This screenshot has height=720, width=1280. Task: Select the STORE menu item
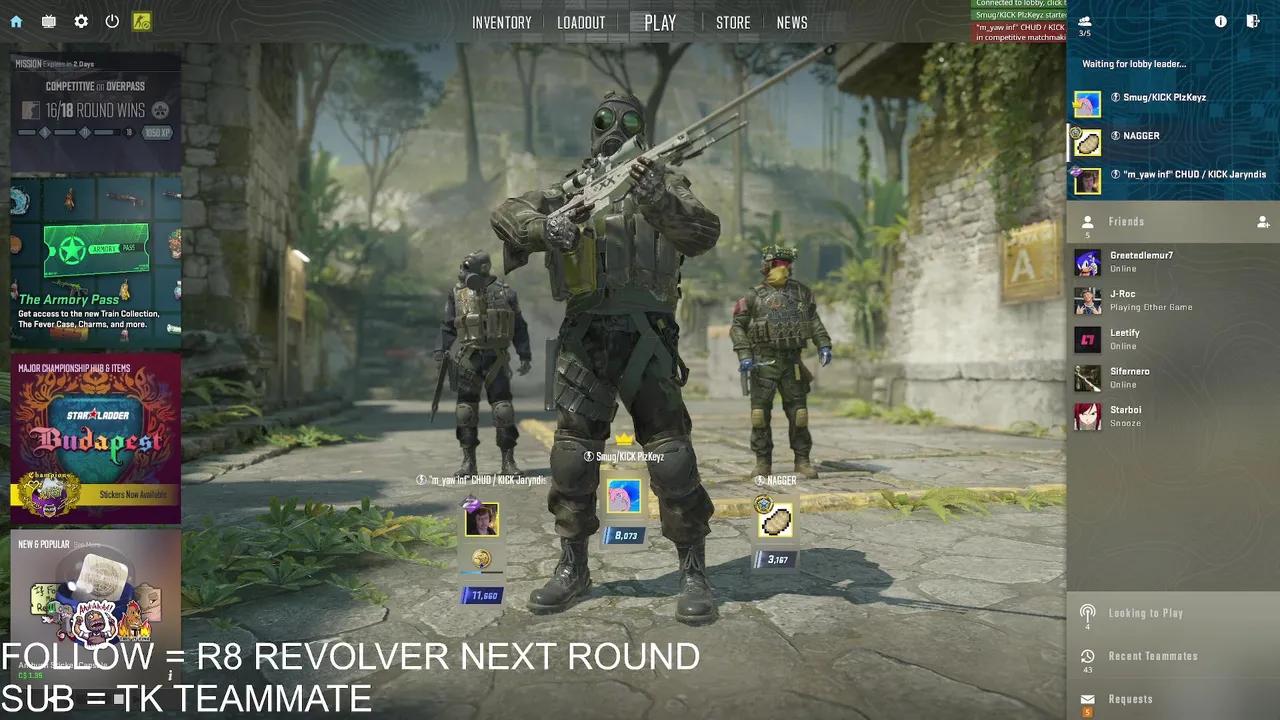(733, 21)
